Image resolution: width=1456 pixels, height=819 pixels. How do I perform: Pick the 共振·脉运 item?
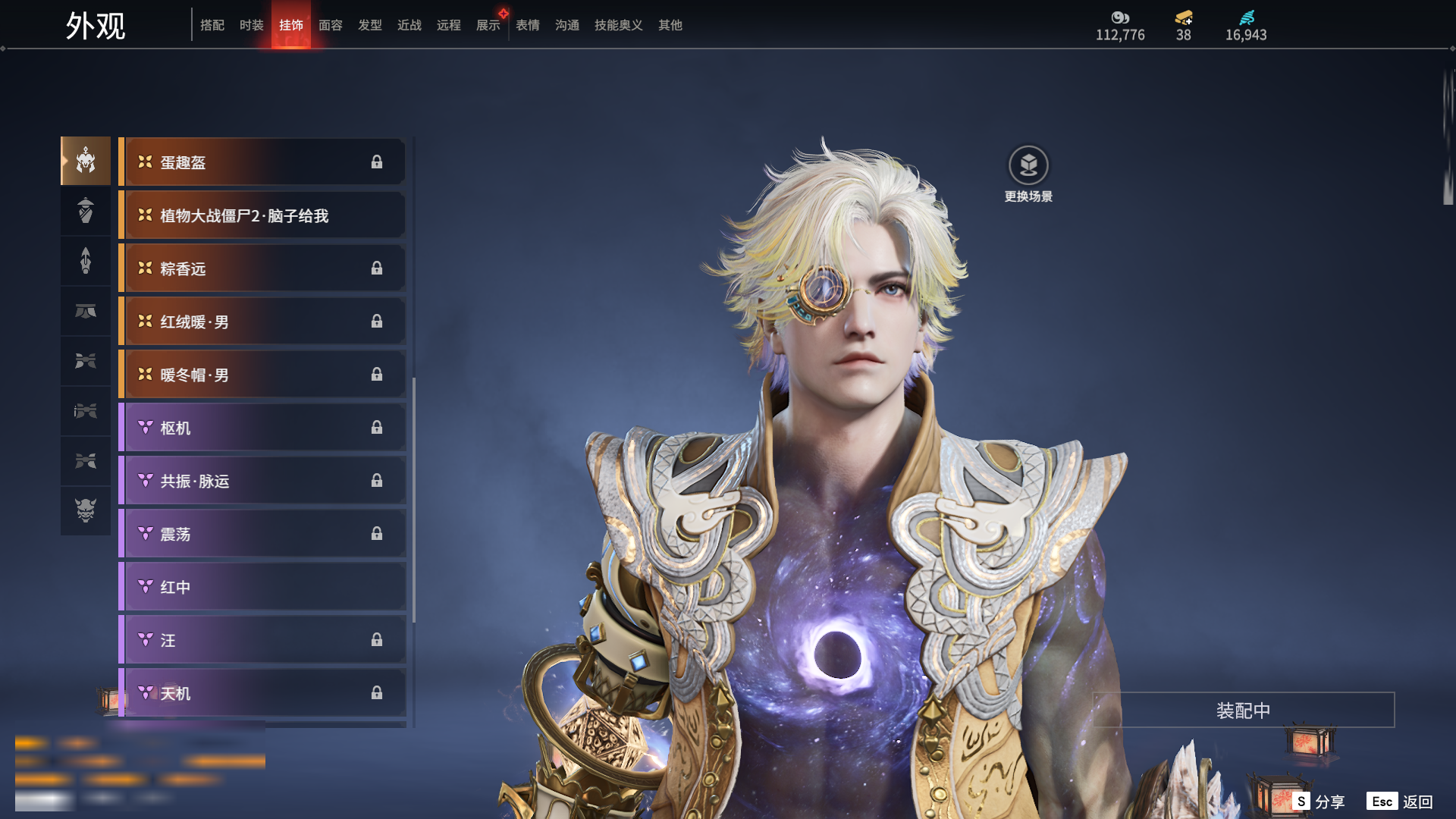pos(262,481)
